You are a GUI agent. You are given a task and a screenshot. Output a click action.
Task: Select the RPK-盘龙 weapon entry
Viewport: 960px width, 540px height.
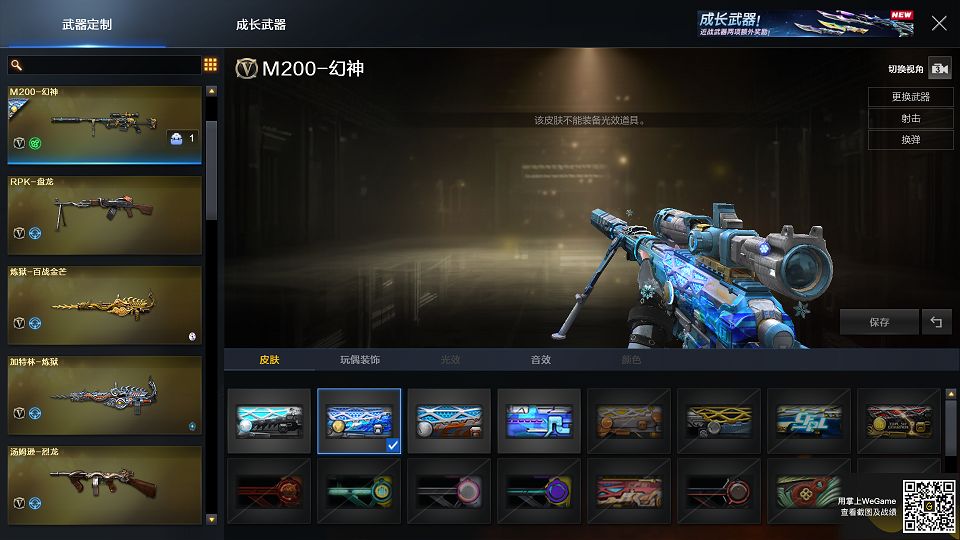[104, 214]
